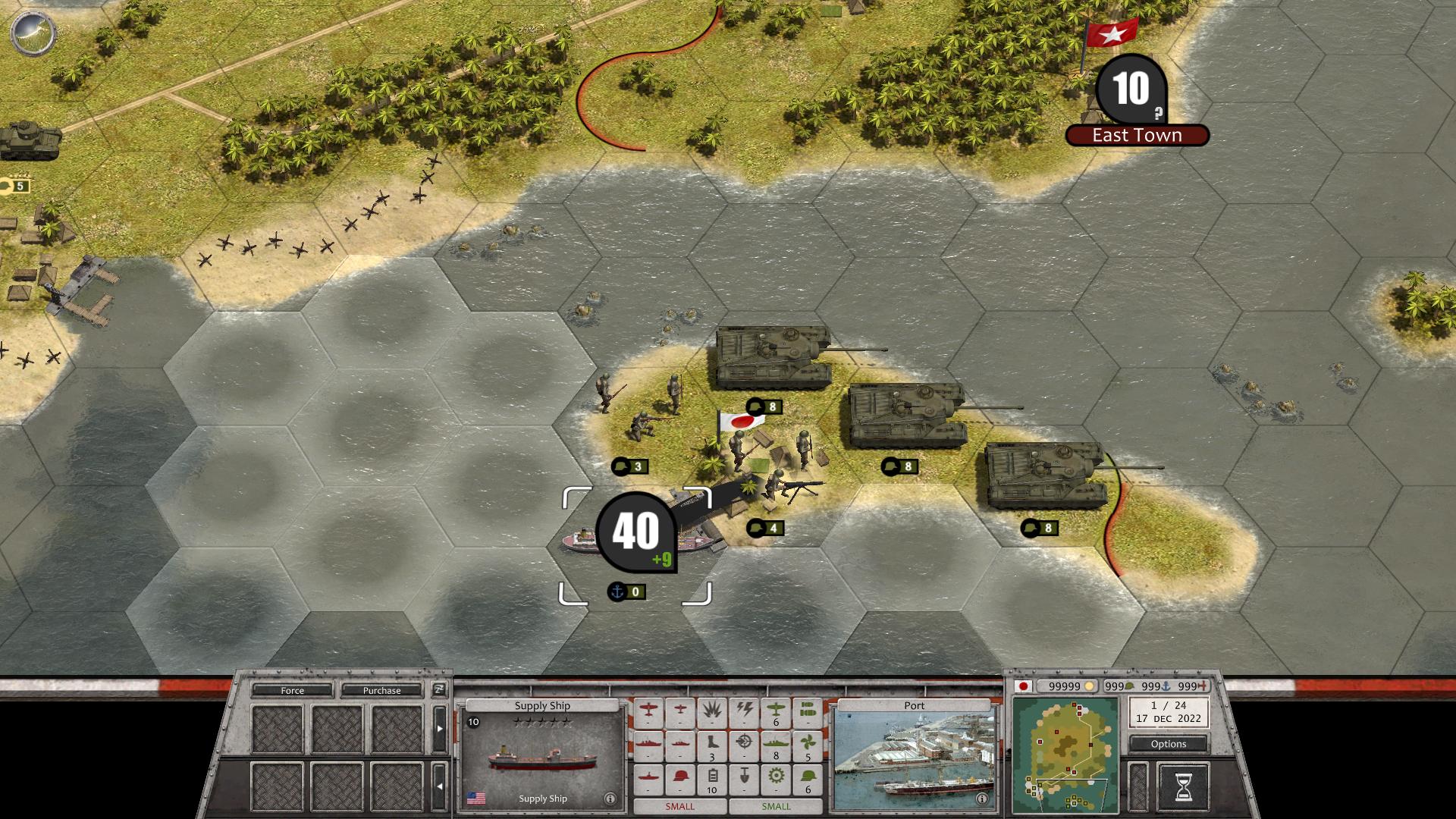Click the East Town objective banner
This screenshot has height=819, width=1456.
click(1136, 135)
